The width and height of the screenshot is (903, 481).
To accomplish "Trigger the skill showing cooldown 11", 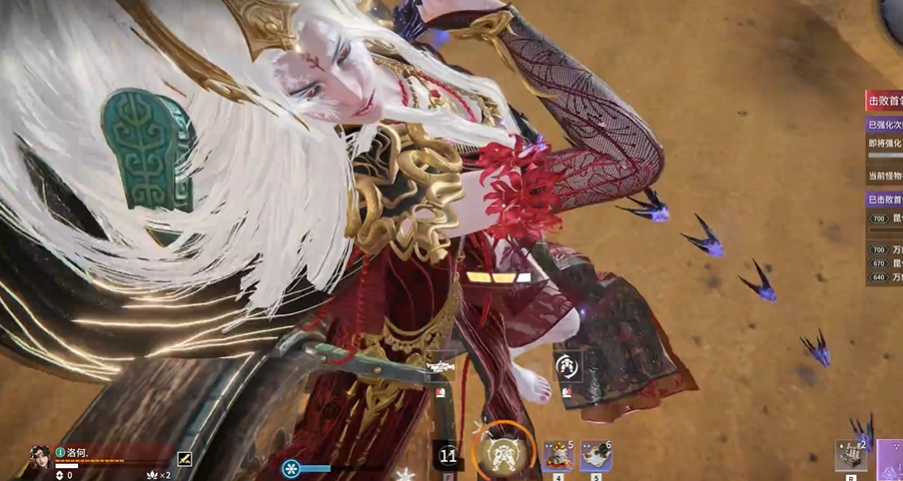I will pyautogui.click(x=448, y=456).
